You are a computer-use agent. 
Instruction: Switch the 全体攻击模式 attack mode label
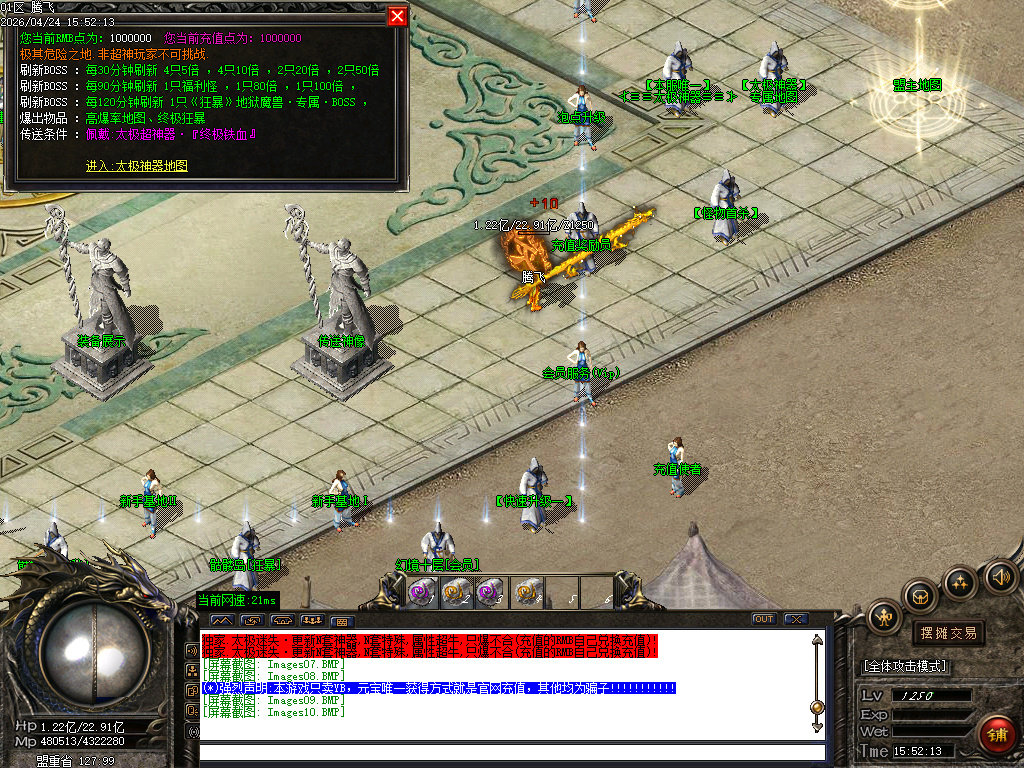point(905,666)
